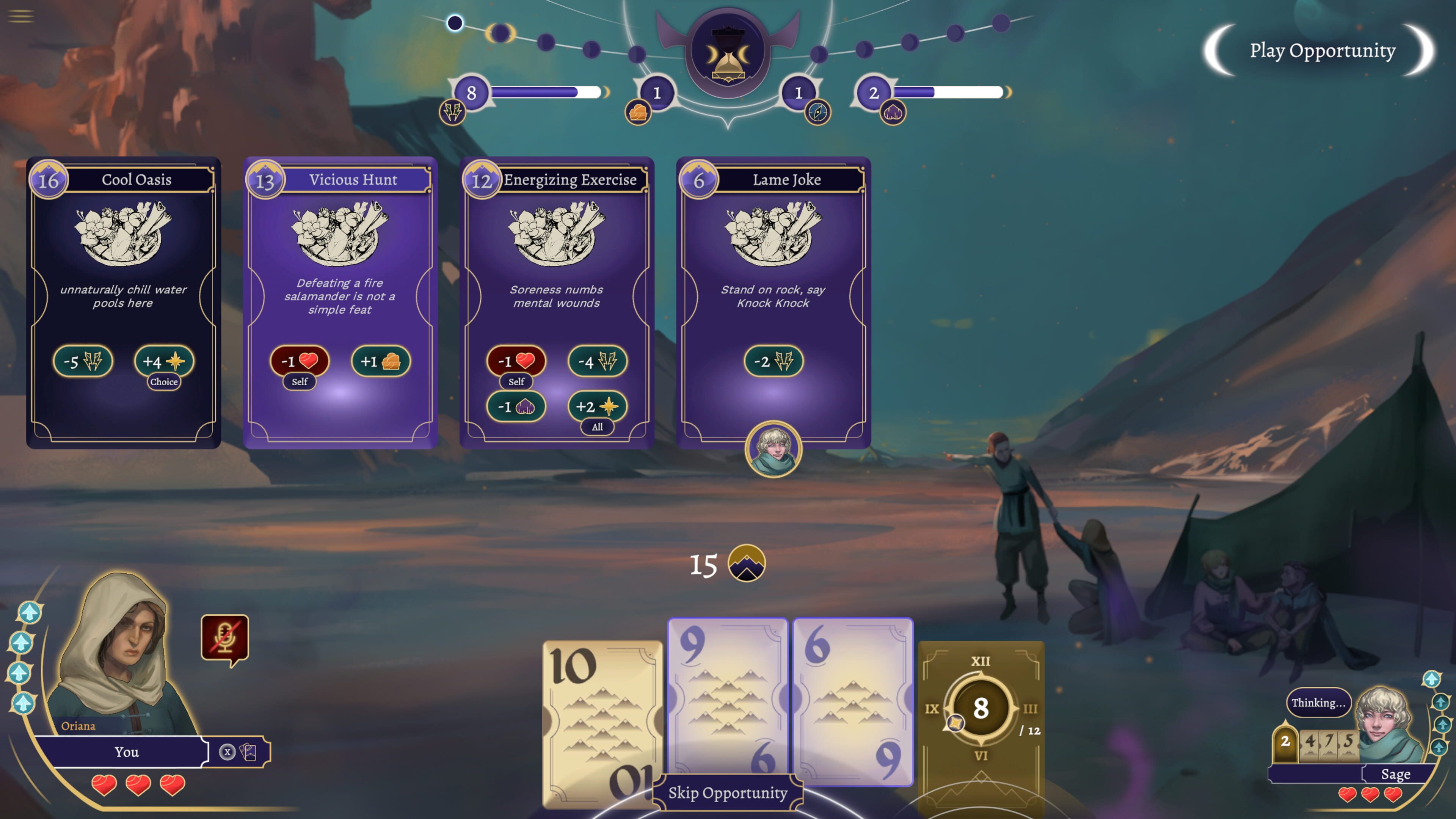Select the Cool Oasis opportunity card
This screenshot has height=819, width=1456.
point(123,303)
